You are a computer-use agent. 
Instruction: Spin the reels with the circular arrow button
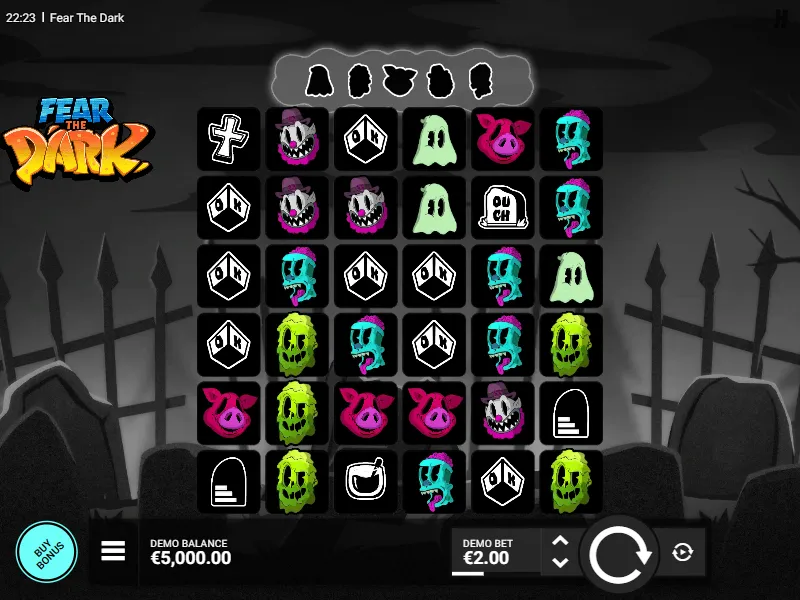click(621, 553)
